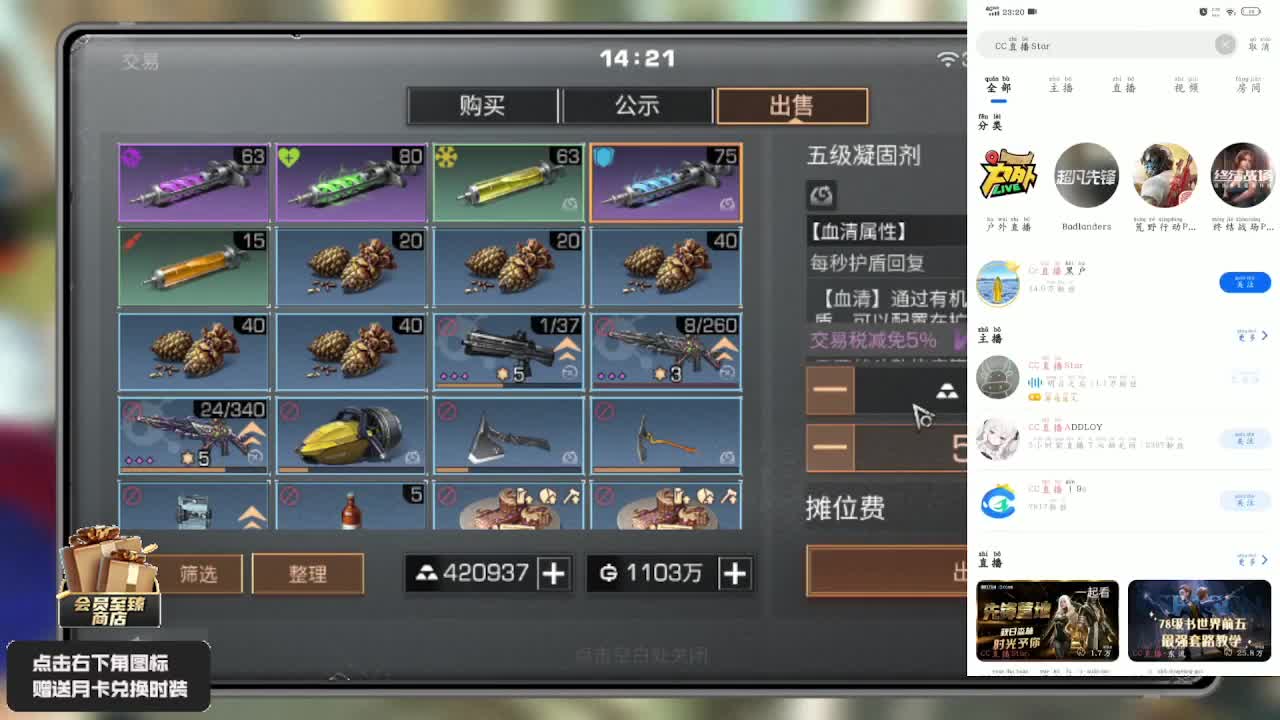Follow the streamer CC直播ADDLOY
Viewport: 1280px width, 720px height.
[1244, 439]
